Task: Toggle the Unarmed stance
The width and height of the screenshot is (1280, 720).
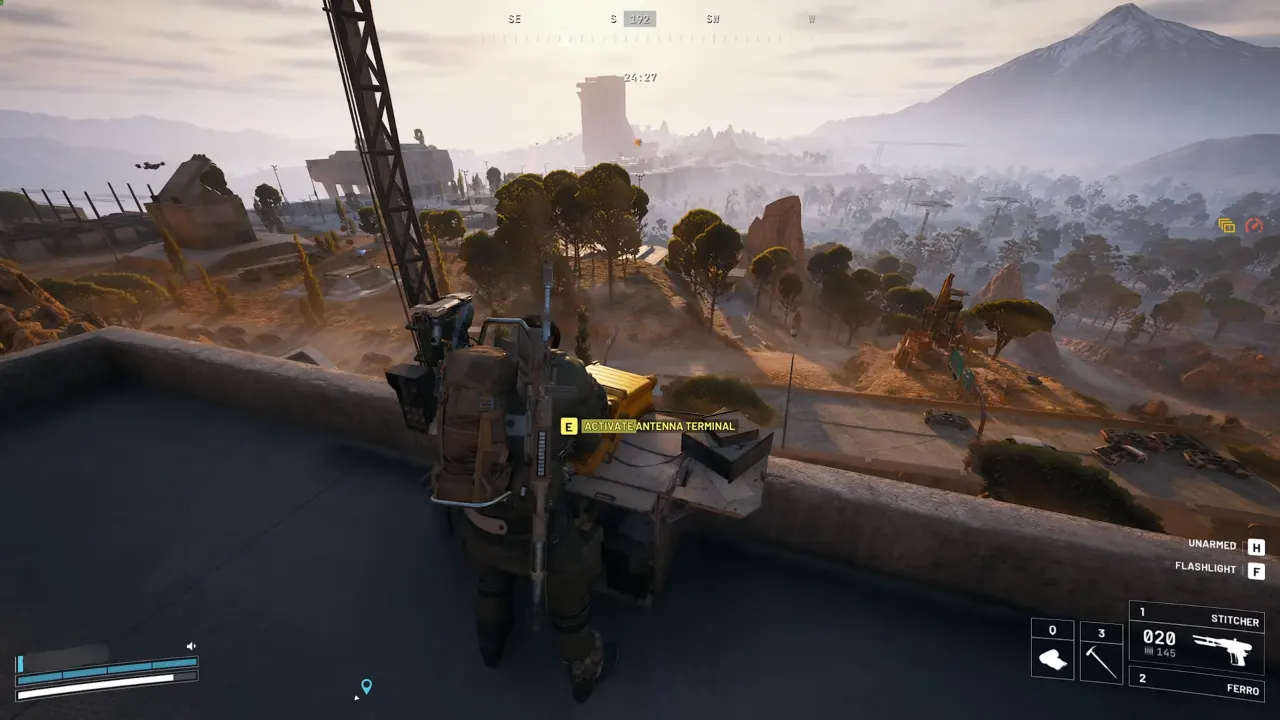Action: pos(1212,544)
